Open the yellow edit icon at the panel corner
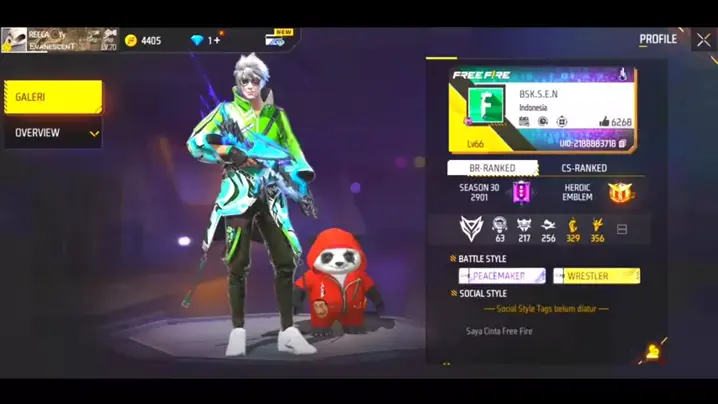Screen dimensions: 718x404 (x=653, y=351)
